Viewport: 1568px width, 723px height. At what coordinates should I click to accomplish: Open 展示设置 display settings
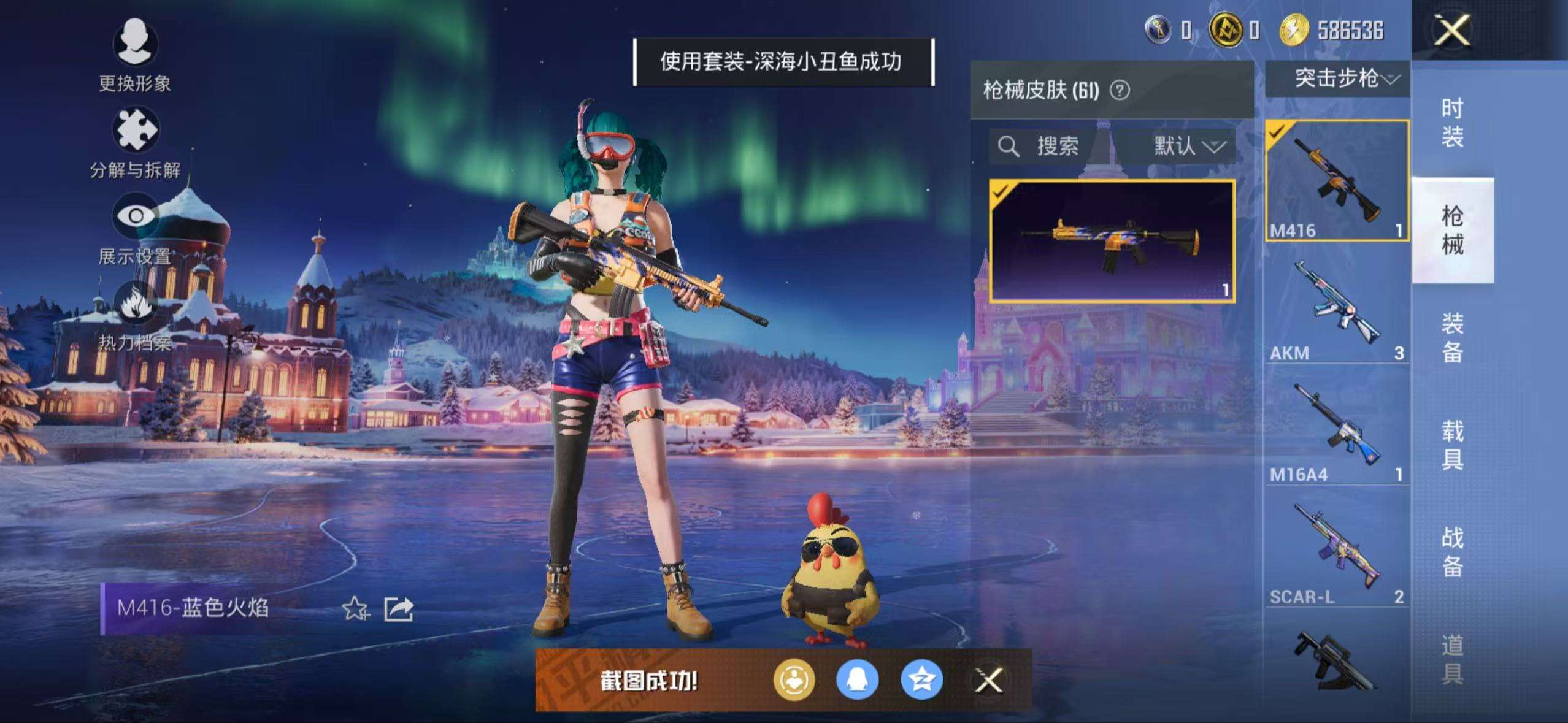pyautogui.click(x=135, y=228)
